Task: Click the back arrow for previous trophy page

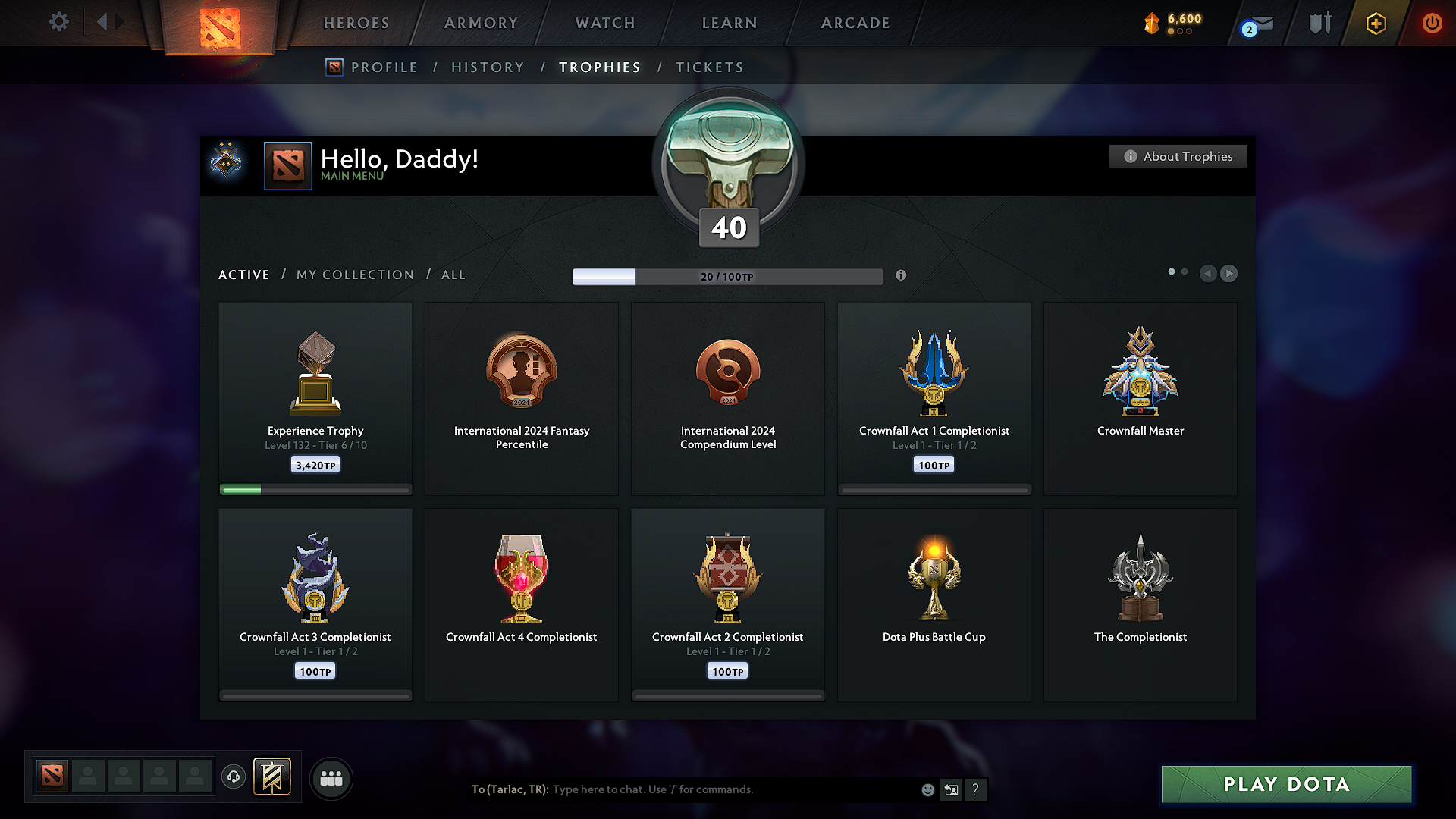Action: (x=1208, y=274)
